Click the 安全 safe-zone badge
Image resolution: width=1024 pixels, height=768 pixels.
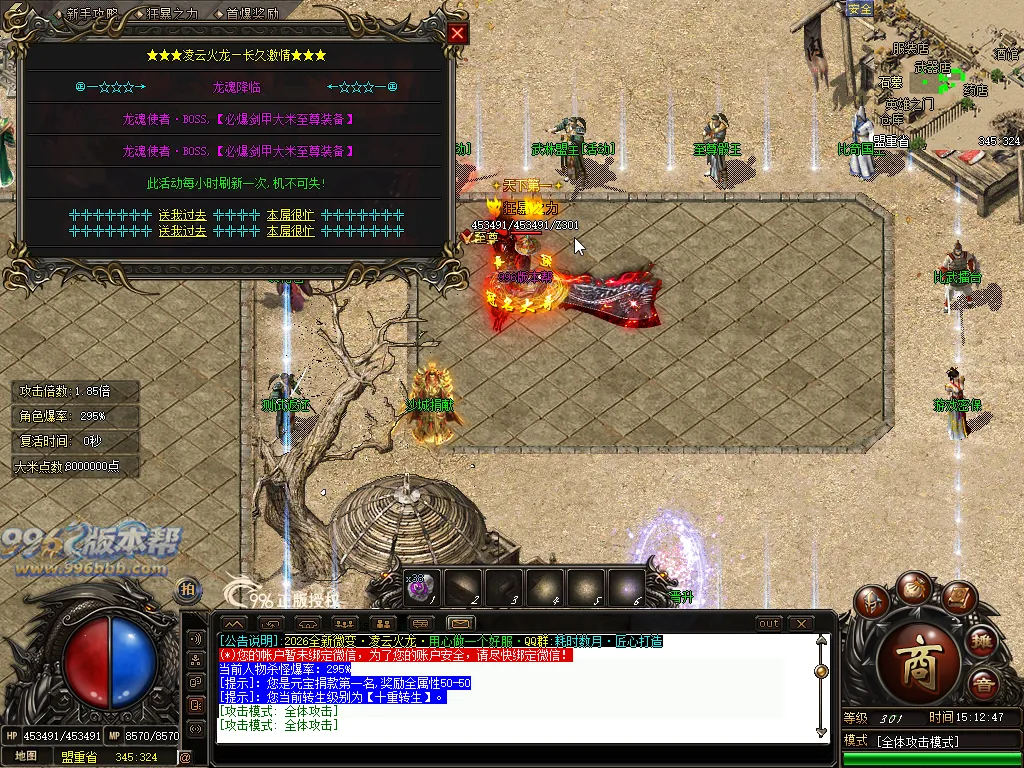pyautogui.click(x=859, y=8)
